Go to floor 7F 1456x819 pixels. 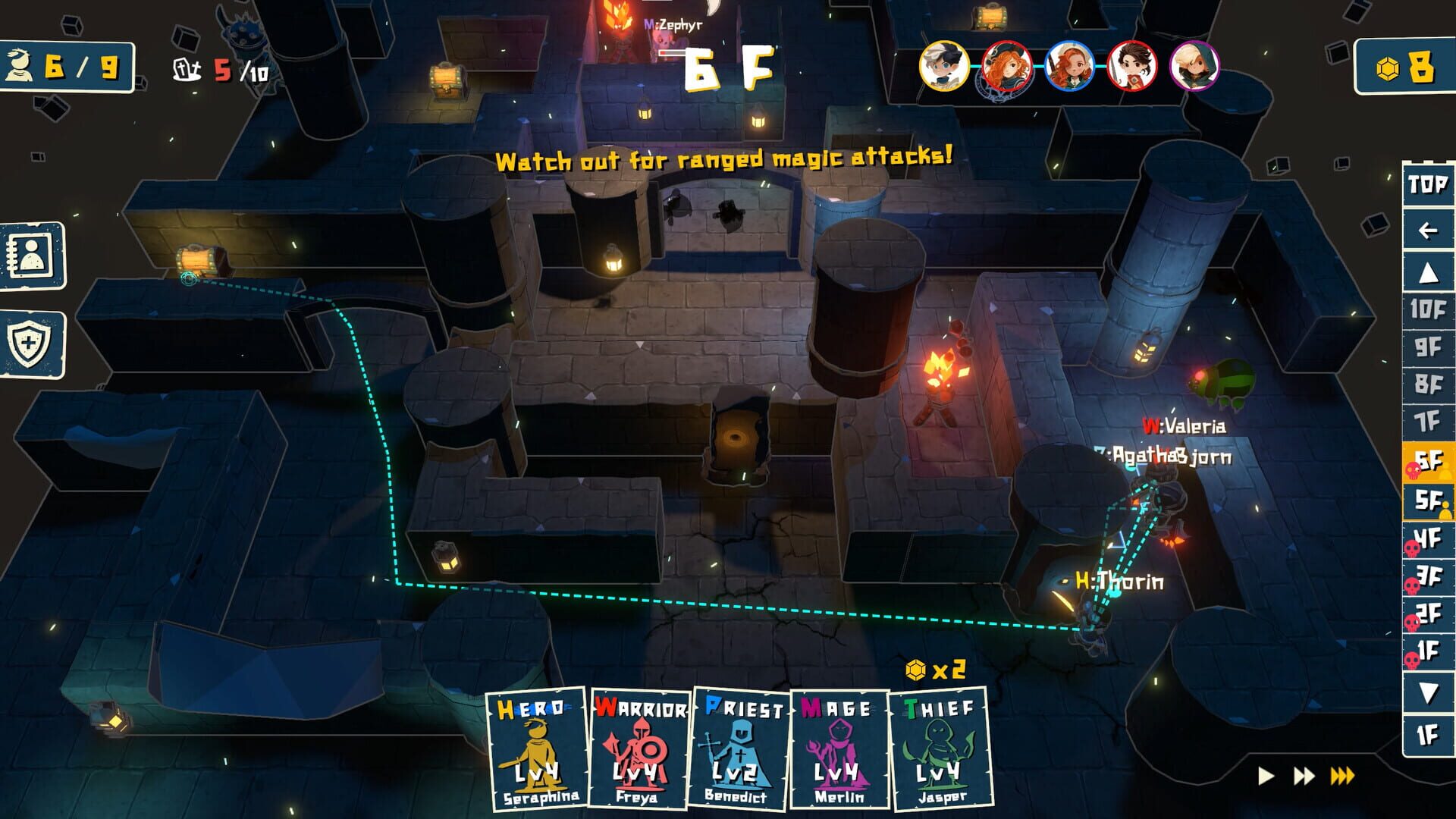(x=1427, y=422)
